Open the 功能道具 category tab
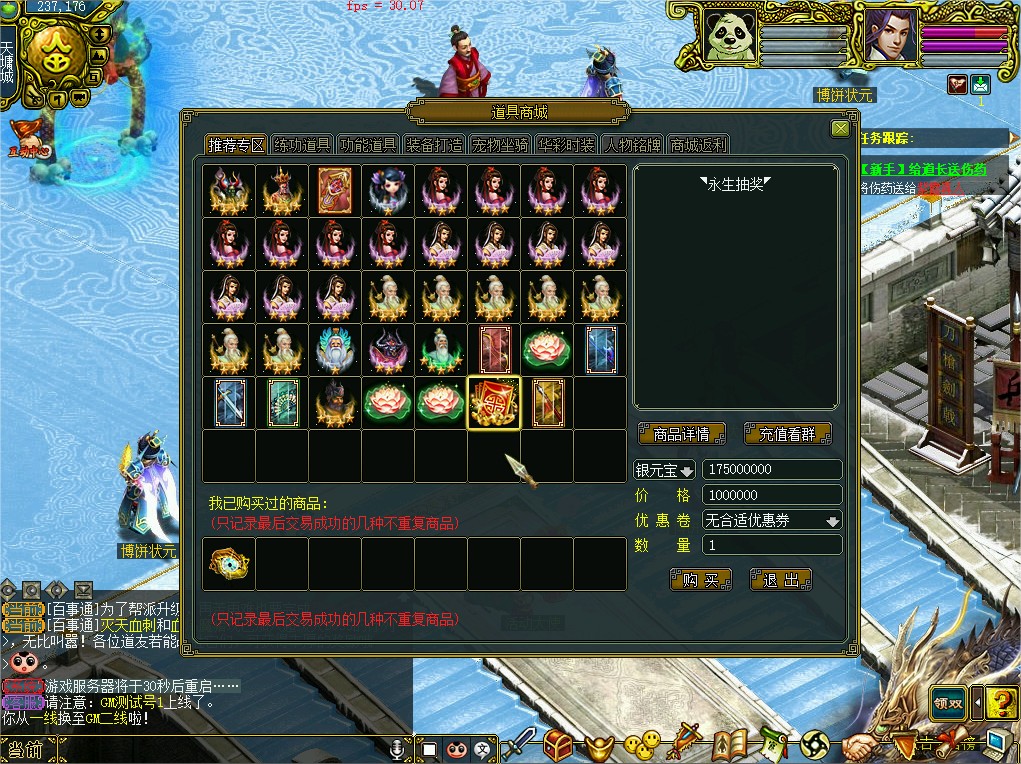This screenshot has height=764, width=1021. click(x=368, y=145)
